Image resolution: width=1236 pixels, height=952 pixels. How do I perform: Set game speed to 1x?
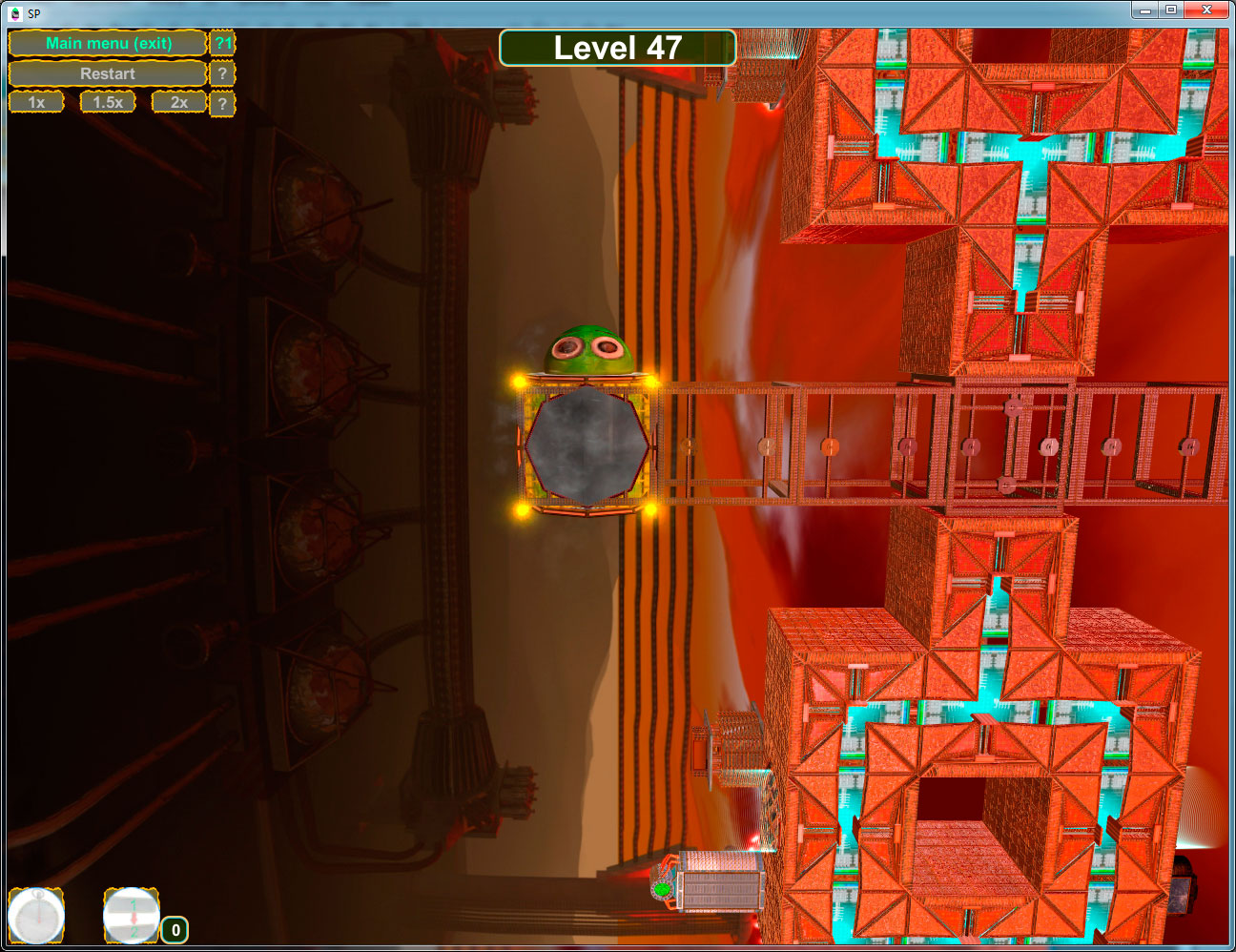click(36, 102)
